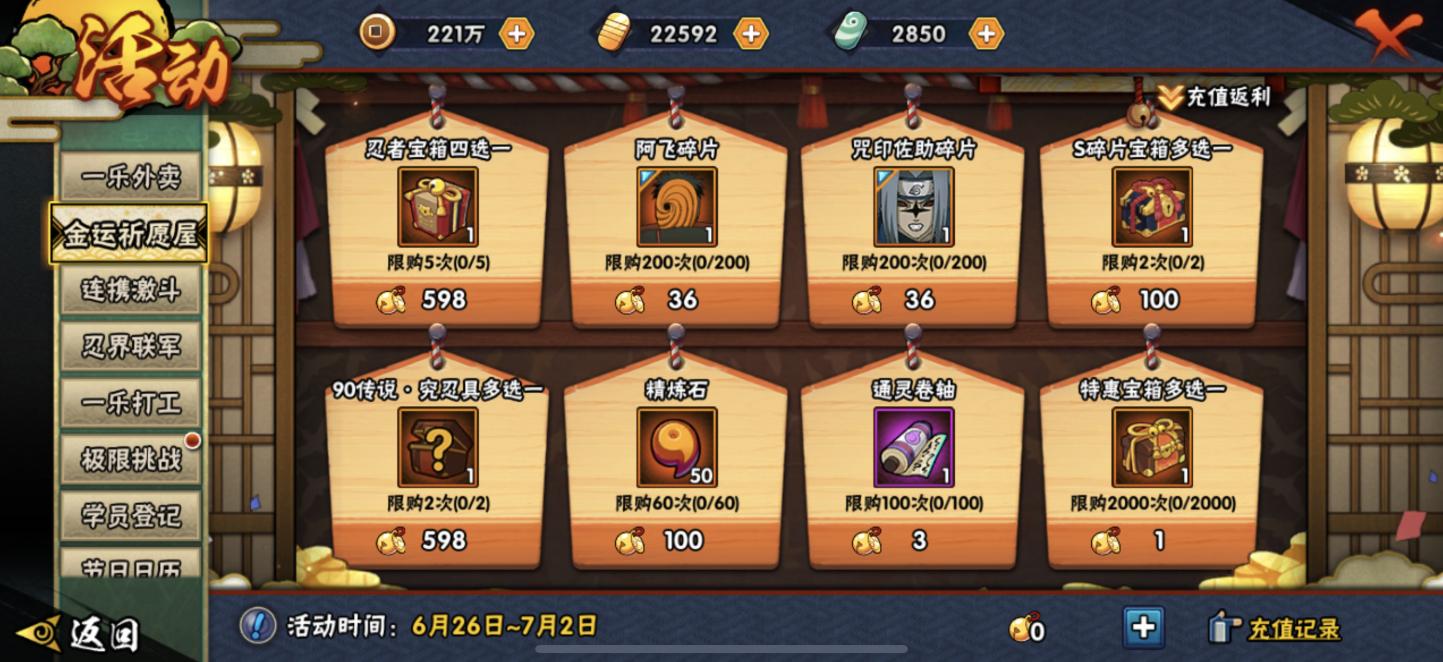Add copper coins with the plus button
The height and width of the screenshot is (662, 1443).
pos(516,34)
